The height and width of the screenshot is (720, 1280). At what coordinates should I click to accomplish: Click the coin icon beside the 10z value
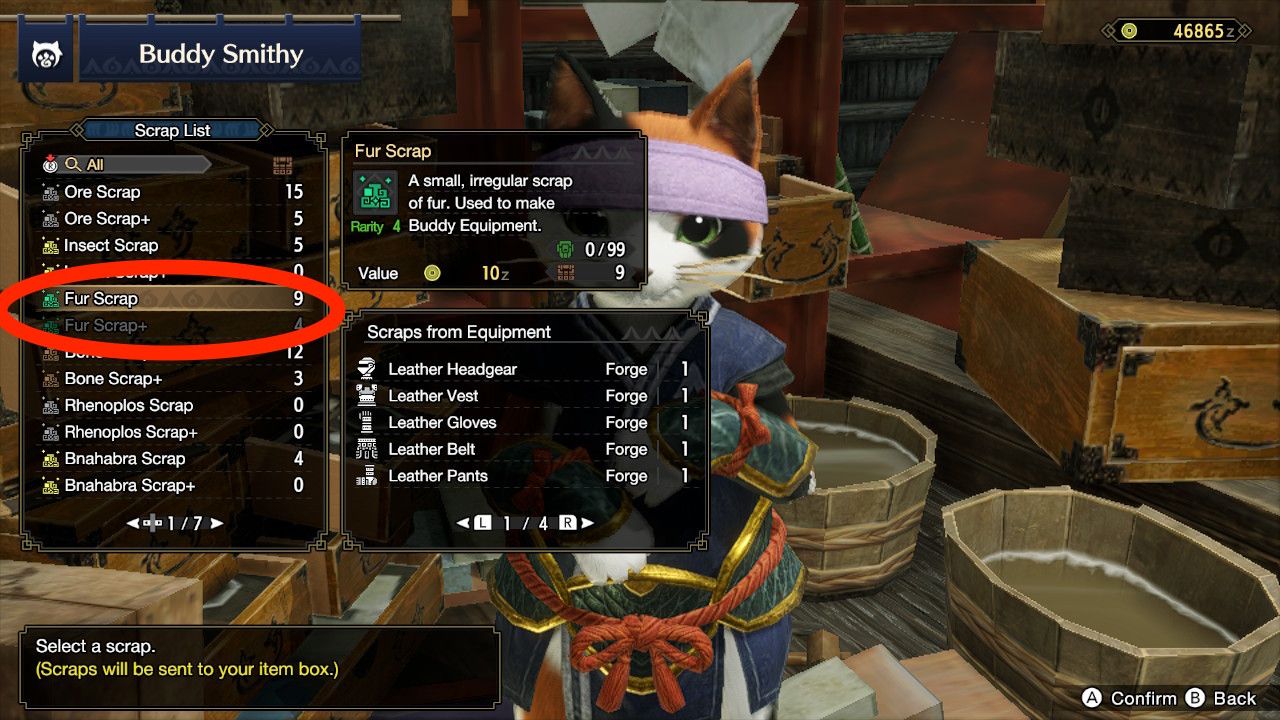point(431,273)
